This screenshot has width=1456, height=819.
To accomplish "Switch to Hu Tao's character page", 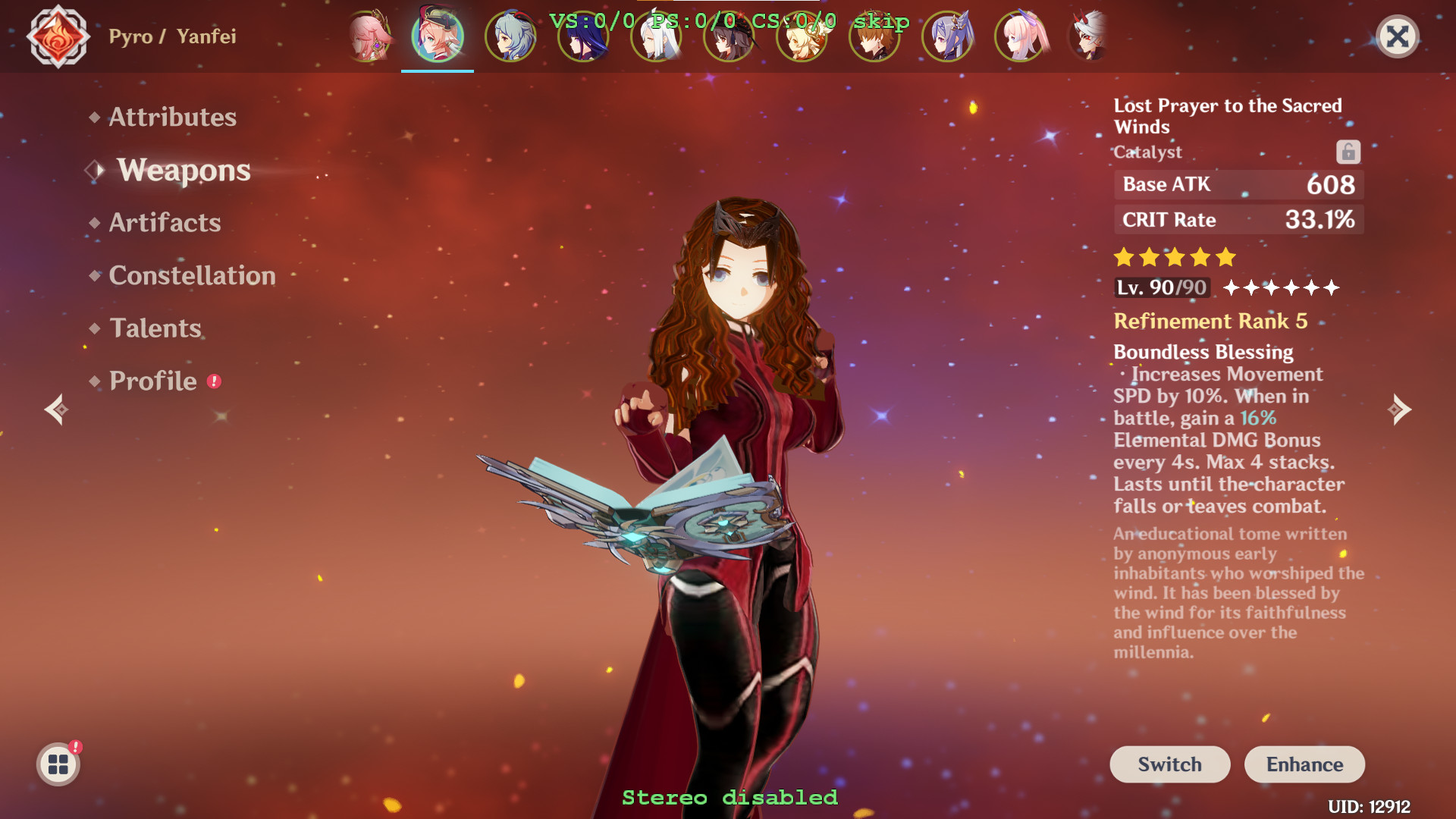I will [x=728, y=36].
